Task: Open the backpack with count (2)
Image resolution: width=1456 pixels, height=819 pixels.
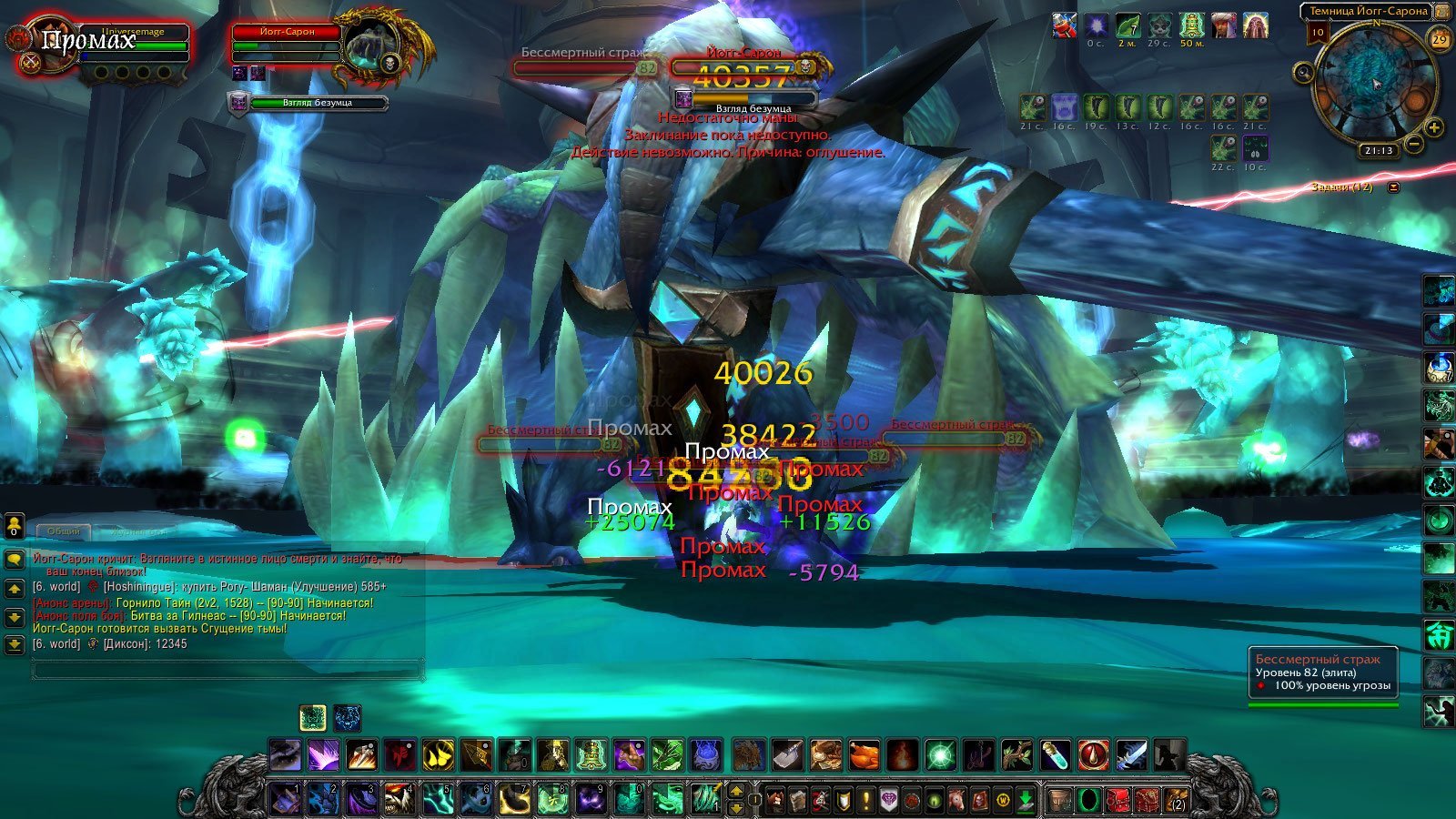Action: click(1176, 800)
